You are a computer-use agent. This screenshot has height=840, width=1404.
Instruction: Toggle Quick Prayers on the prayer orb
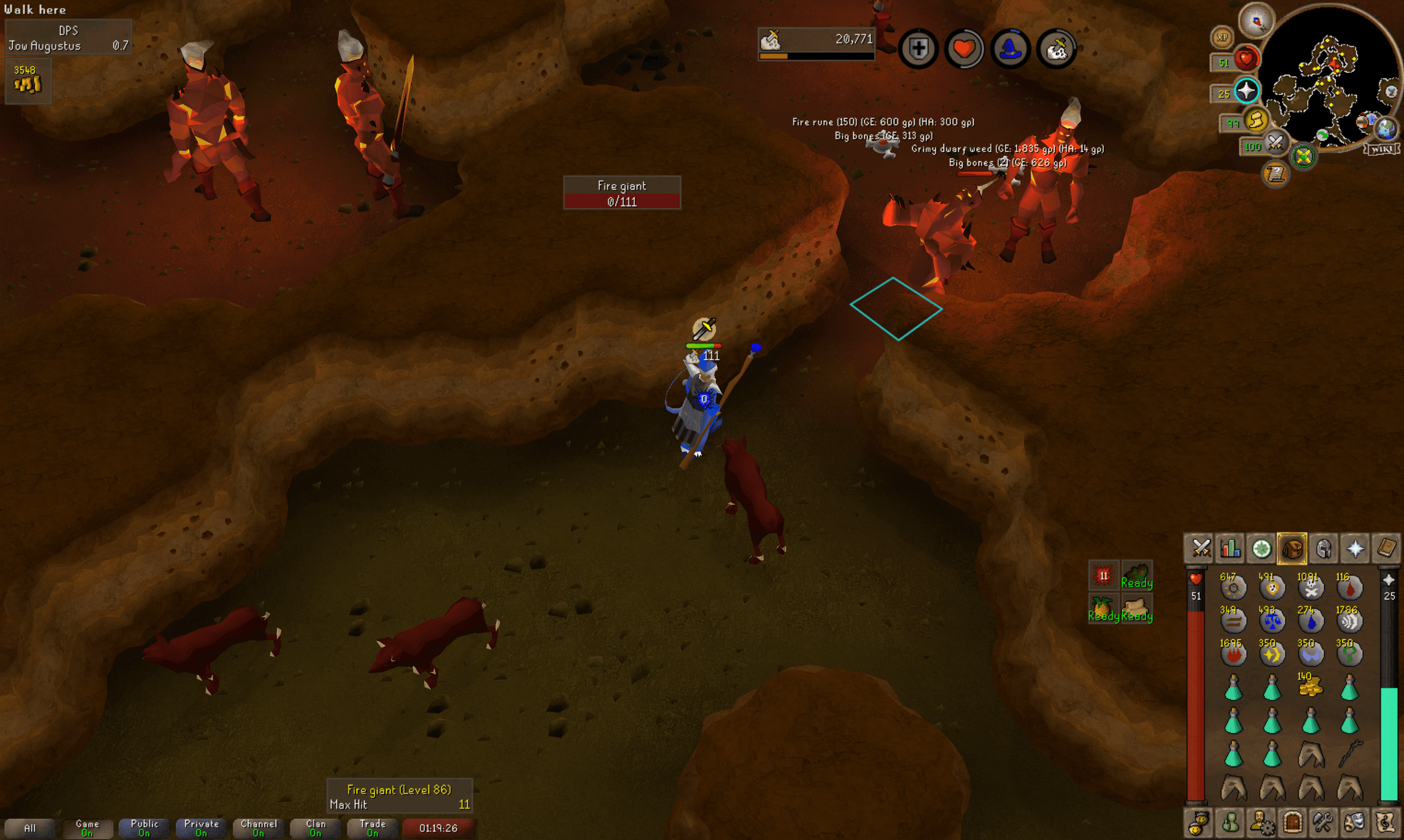coord(1247,90)
